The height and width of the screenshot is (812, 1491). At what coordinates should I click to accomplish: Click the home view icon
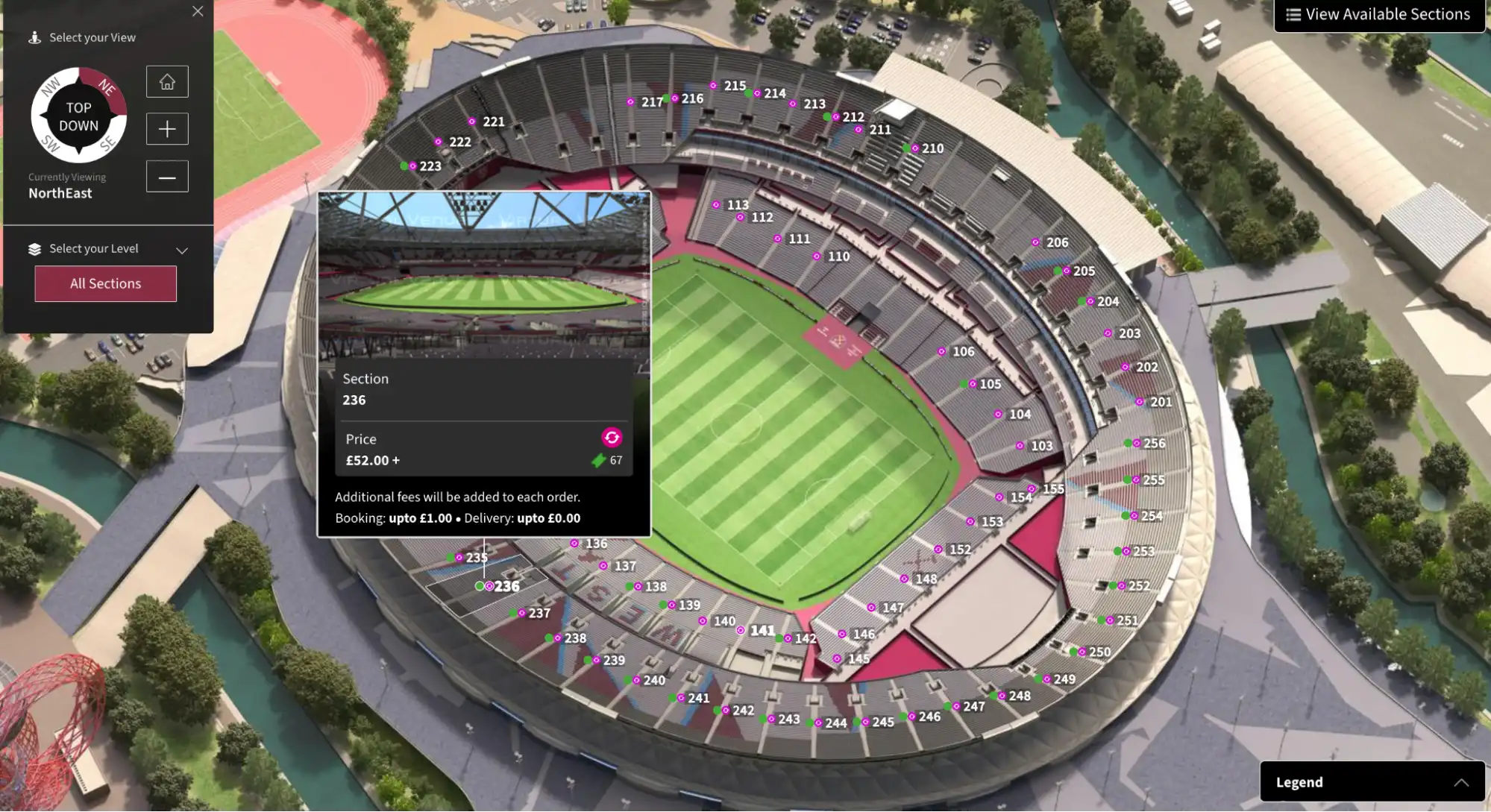pos(166,81)
